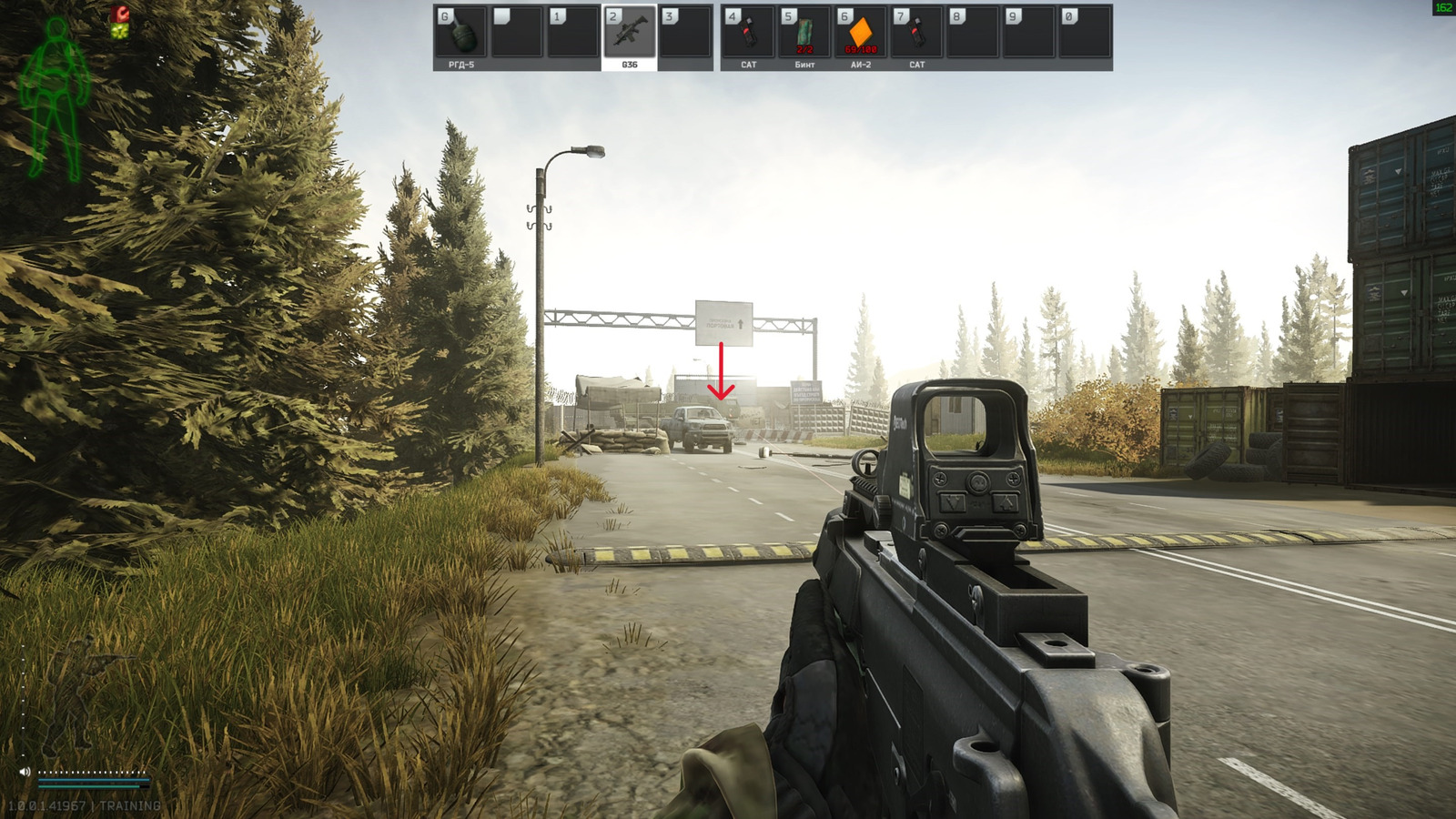Click the speaker icon bottom-left
This screenshot has width=1456, height=819.
[x=25, y=772]
